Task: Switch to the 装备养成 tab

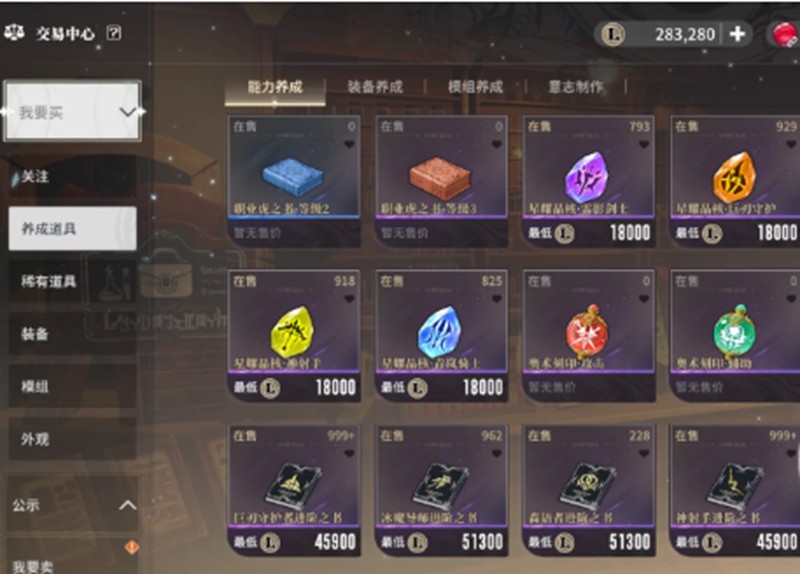Action: click(x=375, y=87)
